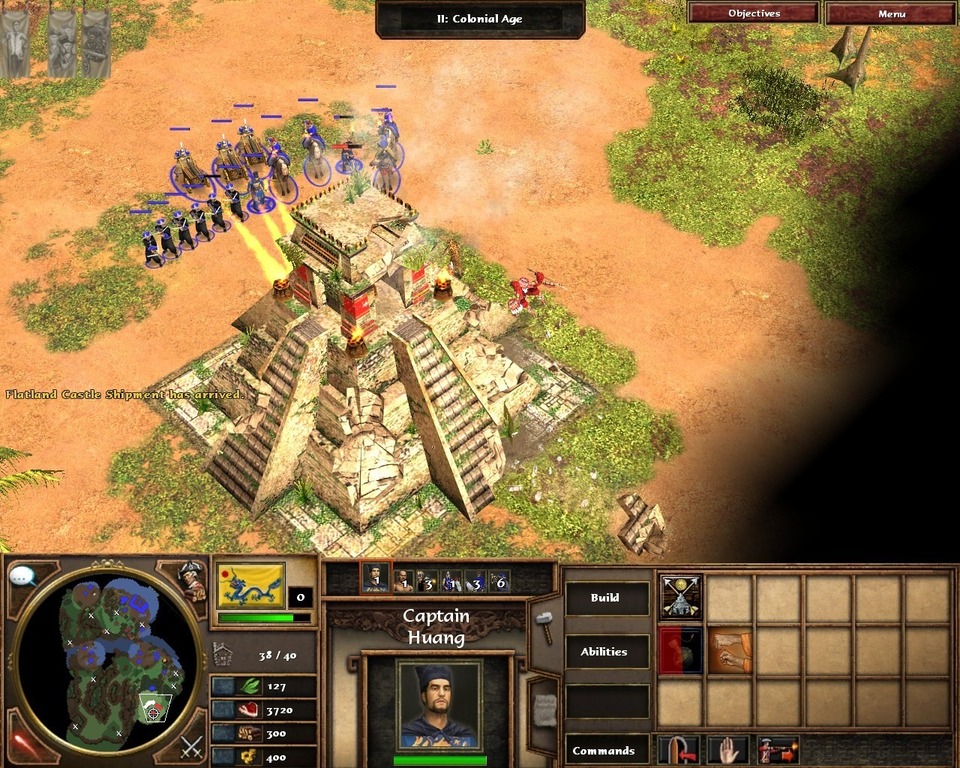Open the Objectives panel
960x768 pixels.
click(x=754, y=14)
